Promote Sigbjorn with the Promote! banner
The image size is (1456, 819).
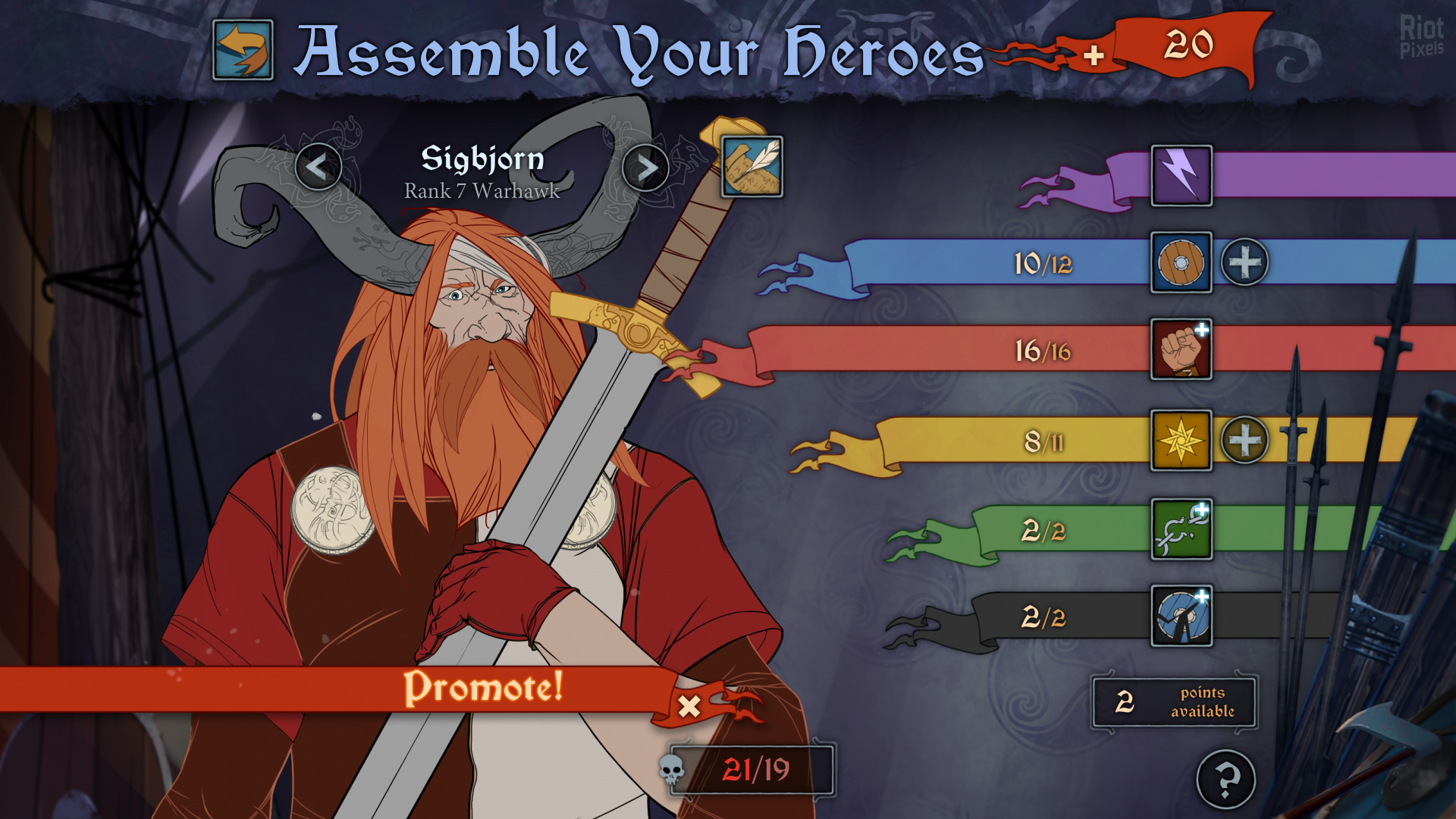482,688
